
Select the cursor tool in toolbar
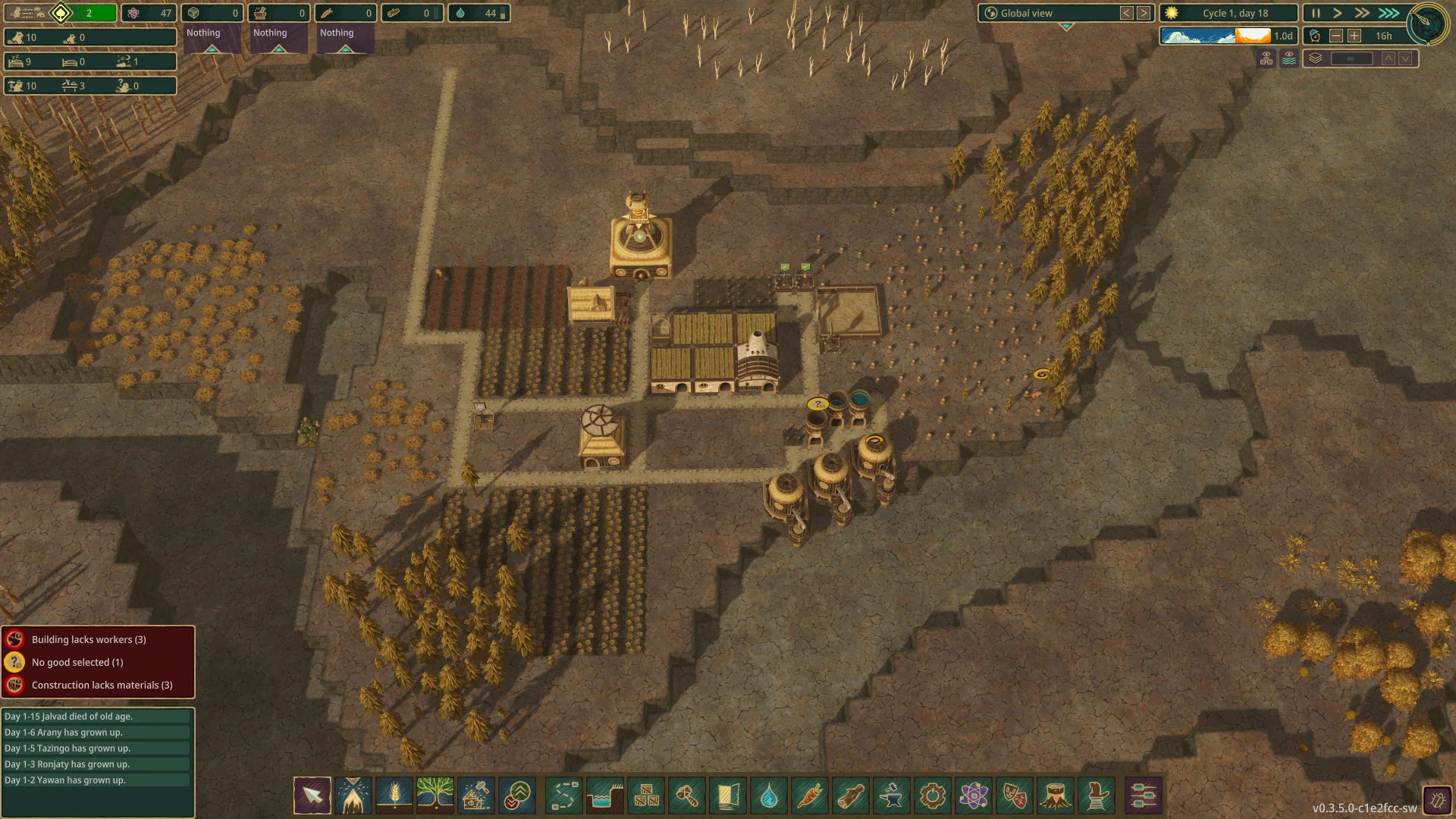pos(312,795)
